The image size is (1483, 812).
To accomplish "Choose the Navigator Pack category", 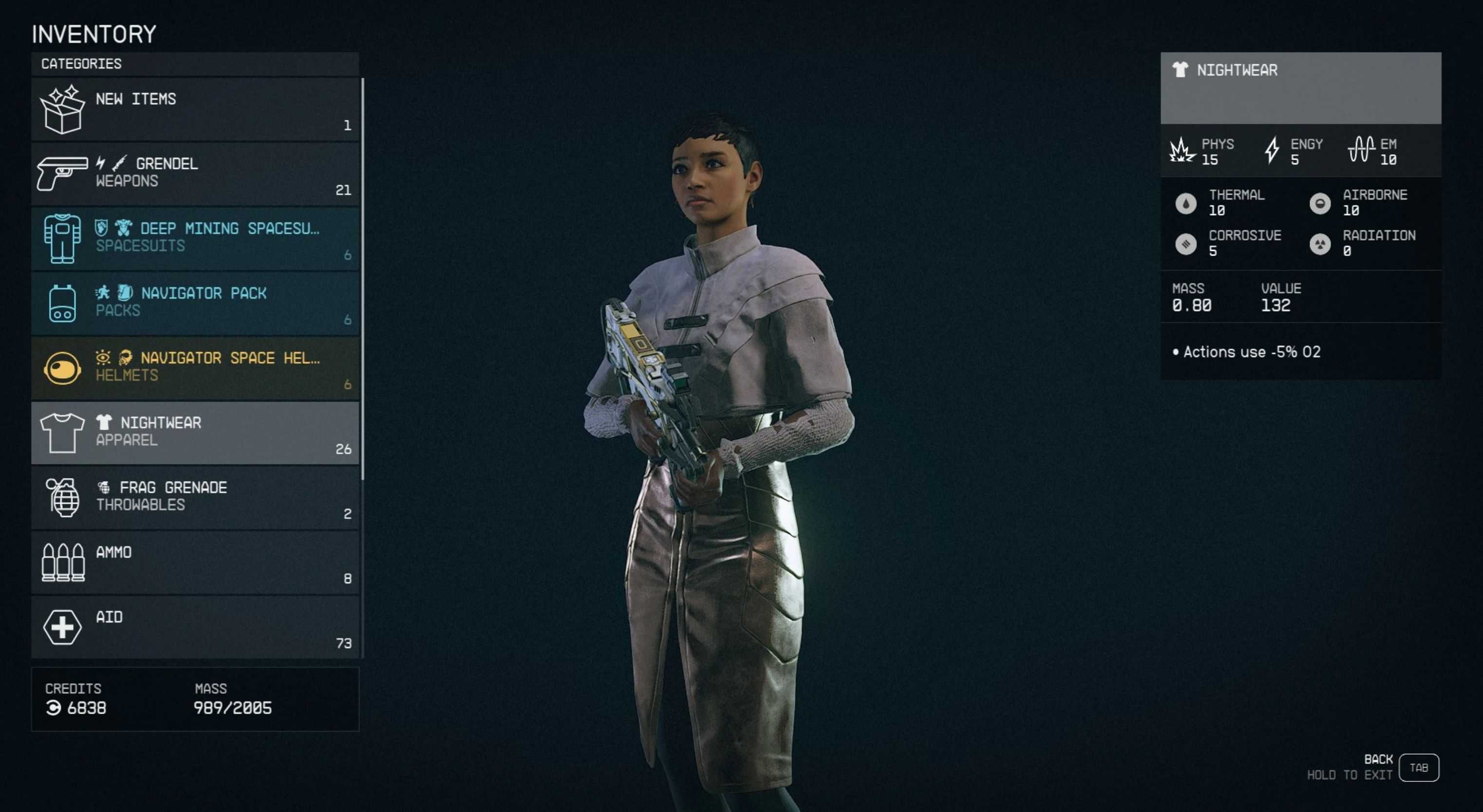I will click(x=195, y=303).
